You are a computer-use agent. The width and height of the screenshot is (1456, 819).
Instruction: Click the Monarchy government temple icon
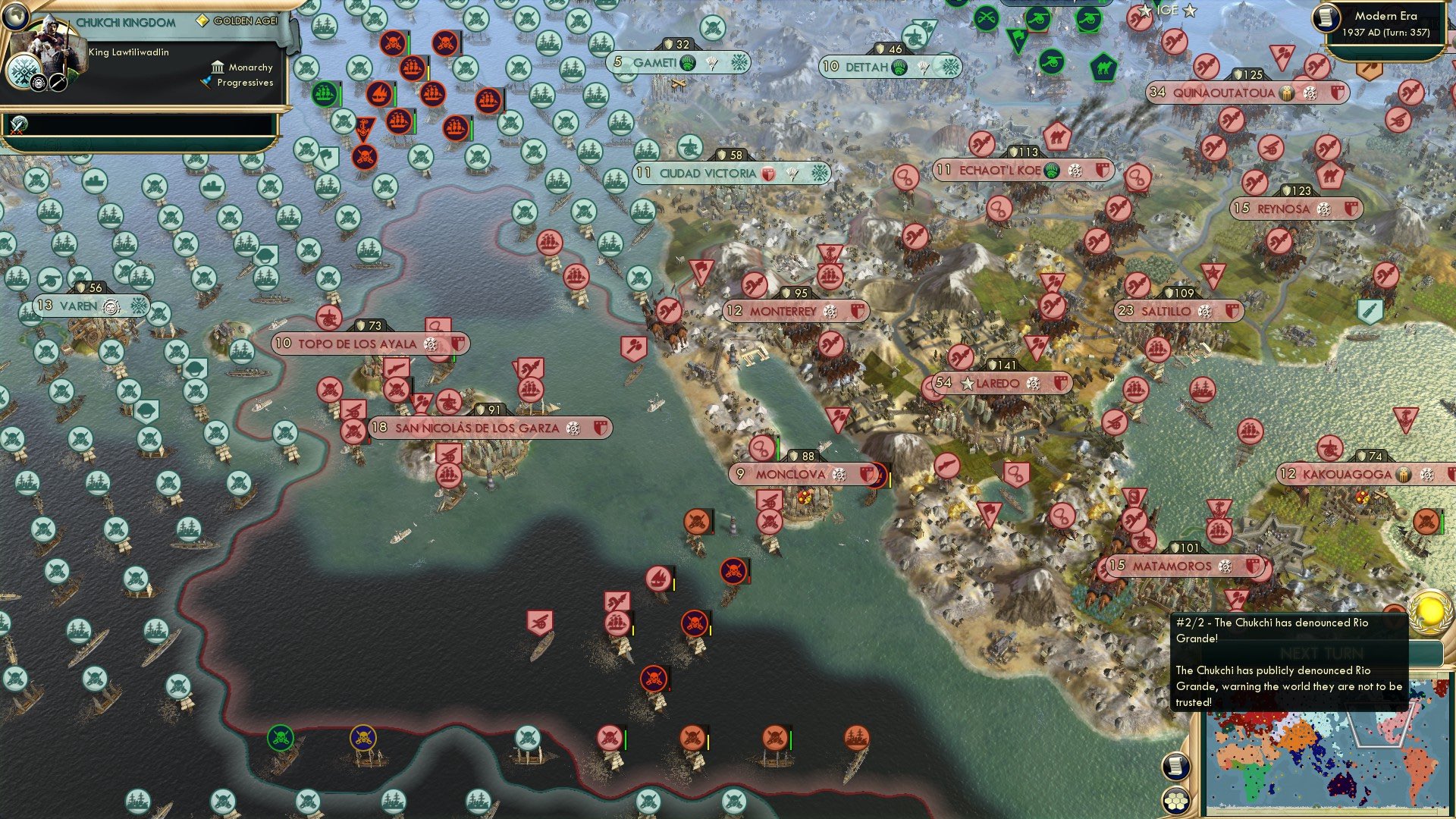[x=218, y=67]
